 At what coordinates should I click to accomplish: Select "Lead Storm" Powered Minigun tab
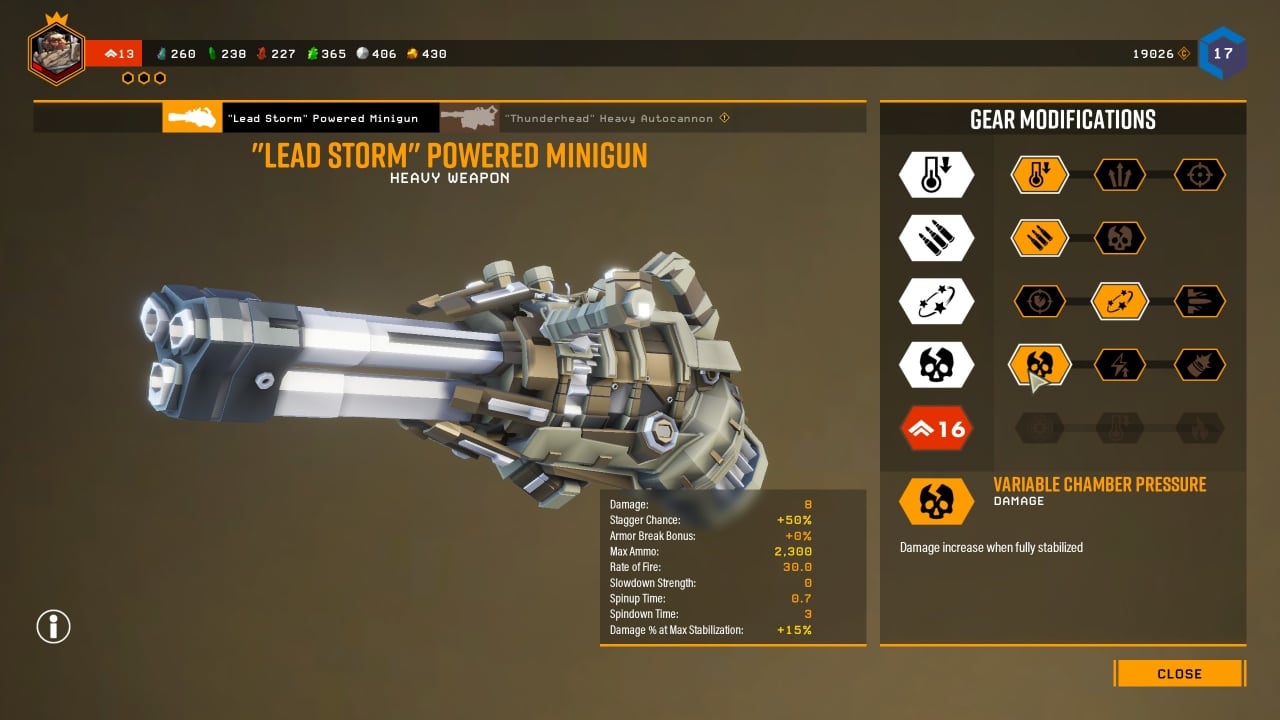pos(300,118)
